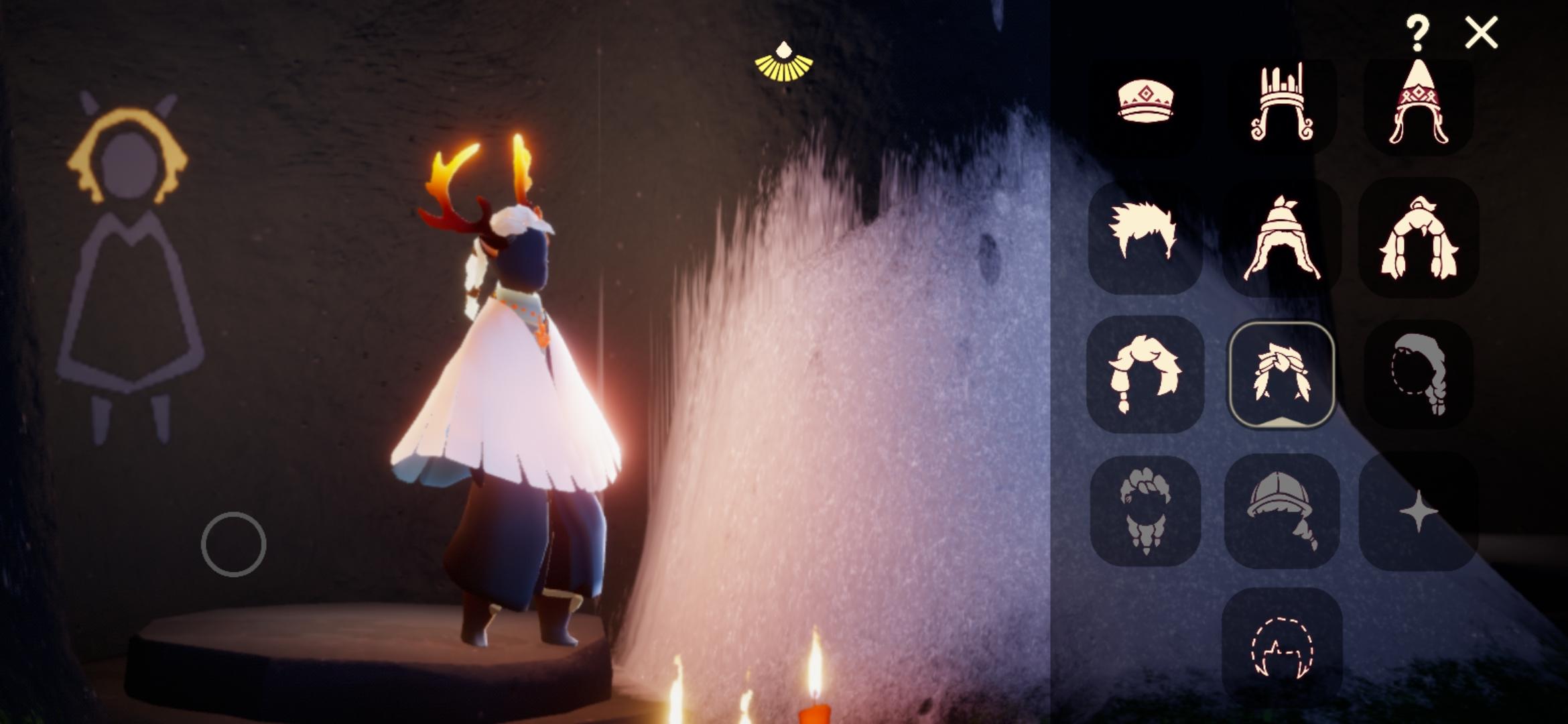
Task: Tap the movement joystick circle
Action: pyautogui.click(x=233, y=543)
